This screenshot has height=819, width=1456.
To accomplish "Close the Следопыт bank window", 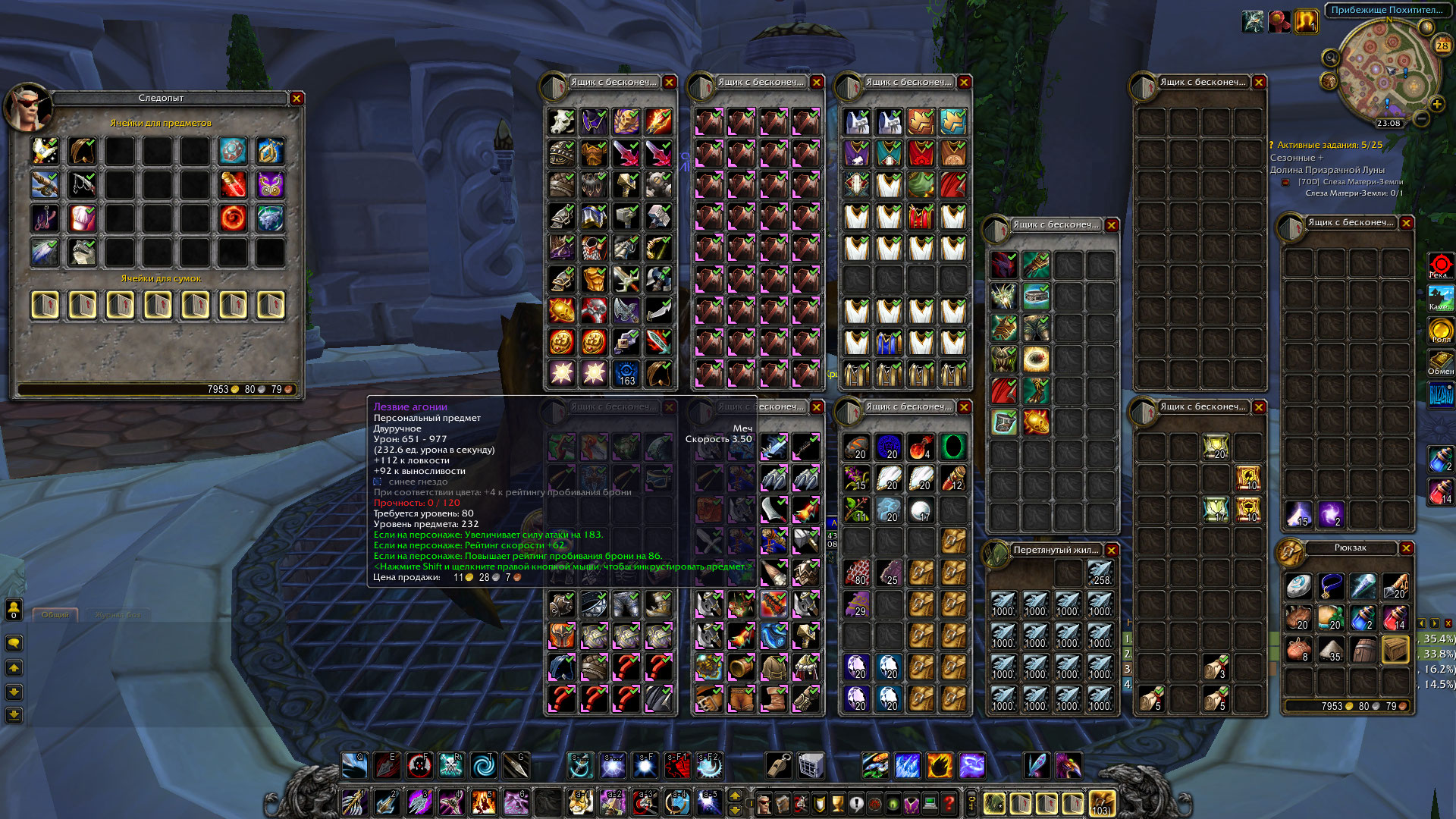I will coord(297,99).
